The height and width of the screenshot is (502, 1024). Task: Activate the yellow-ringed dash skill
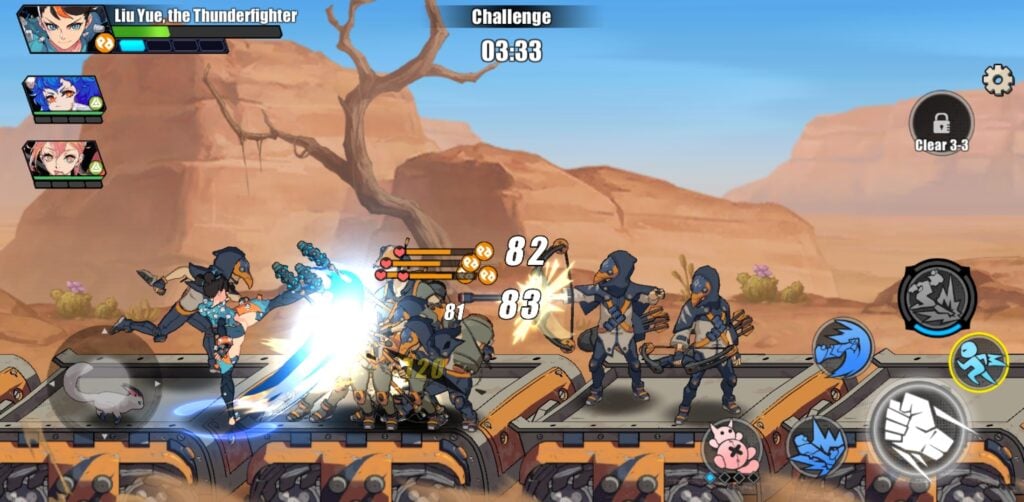pyautogui.click(x=977, y=361)
